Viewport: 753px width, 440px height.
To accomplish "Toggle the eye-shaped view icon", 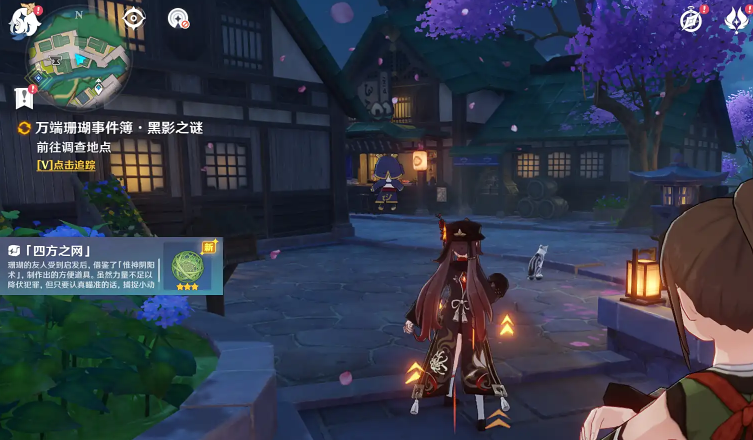I will 133,17.
